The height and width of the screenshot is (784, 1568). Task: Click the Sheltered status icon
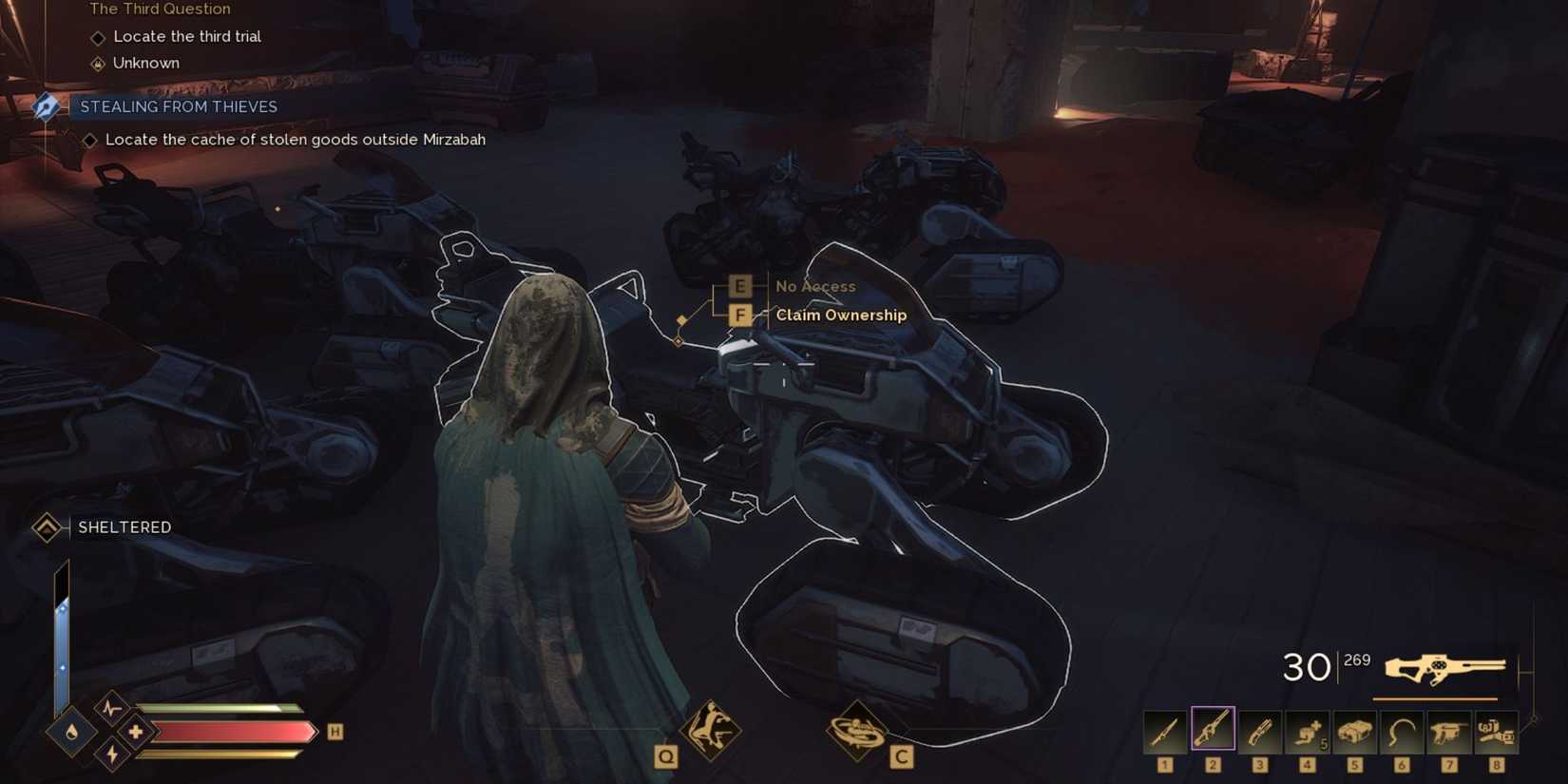[x=46, y=526]
